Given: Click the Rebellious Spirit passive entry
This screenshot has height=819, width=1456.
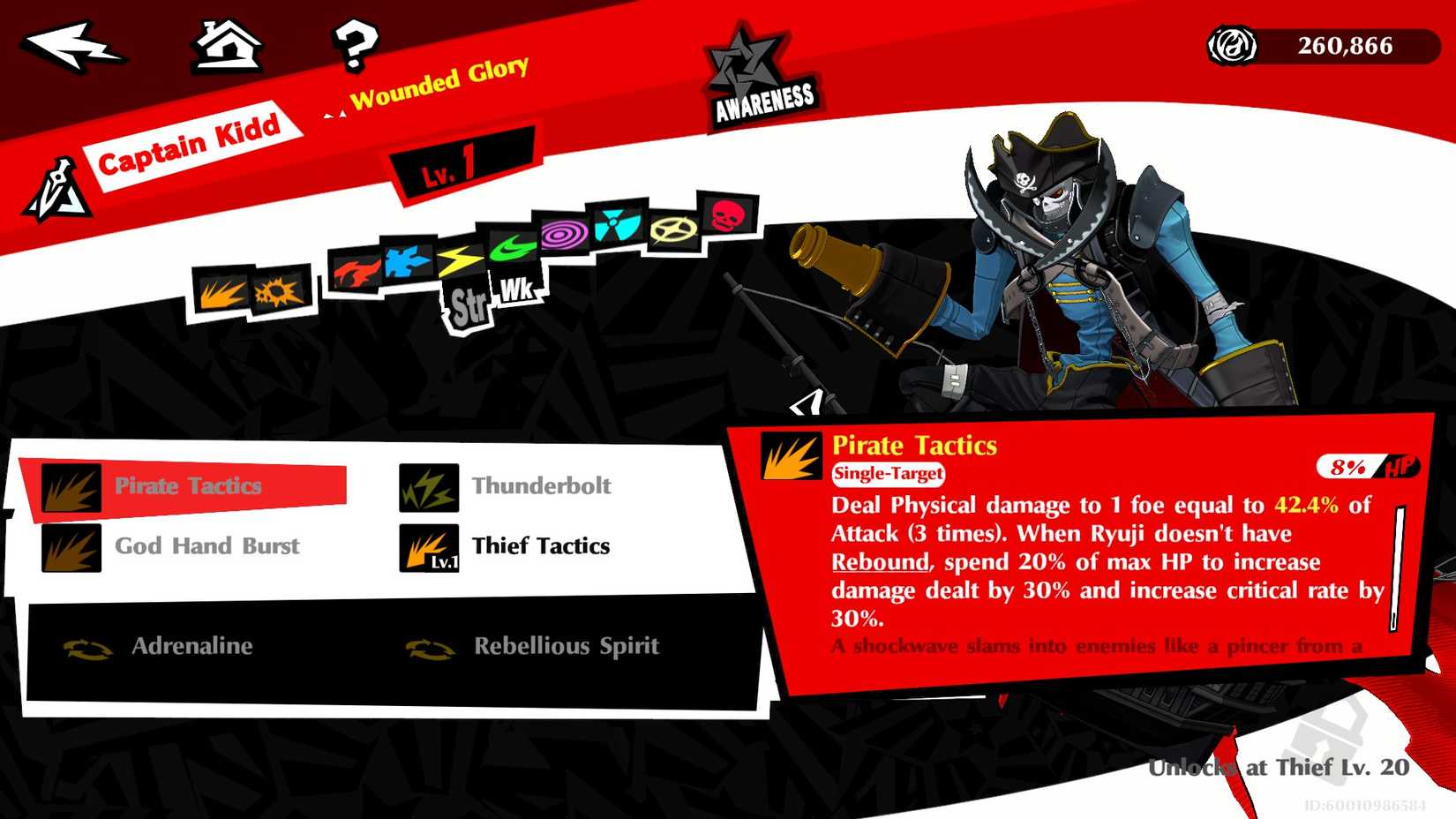Looking at the screenshot, I should [x=566, y=646].
